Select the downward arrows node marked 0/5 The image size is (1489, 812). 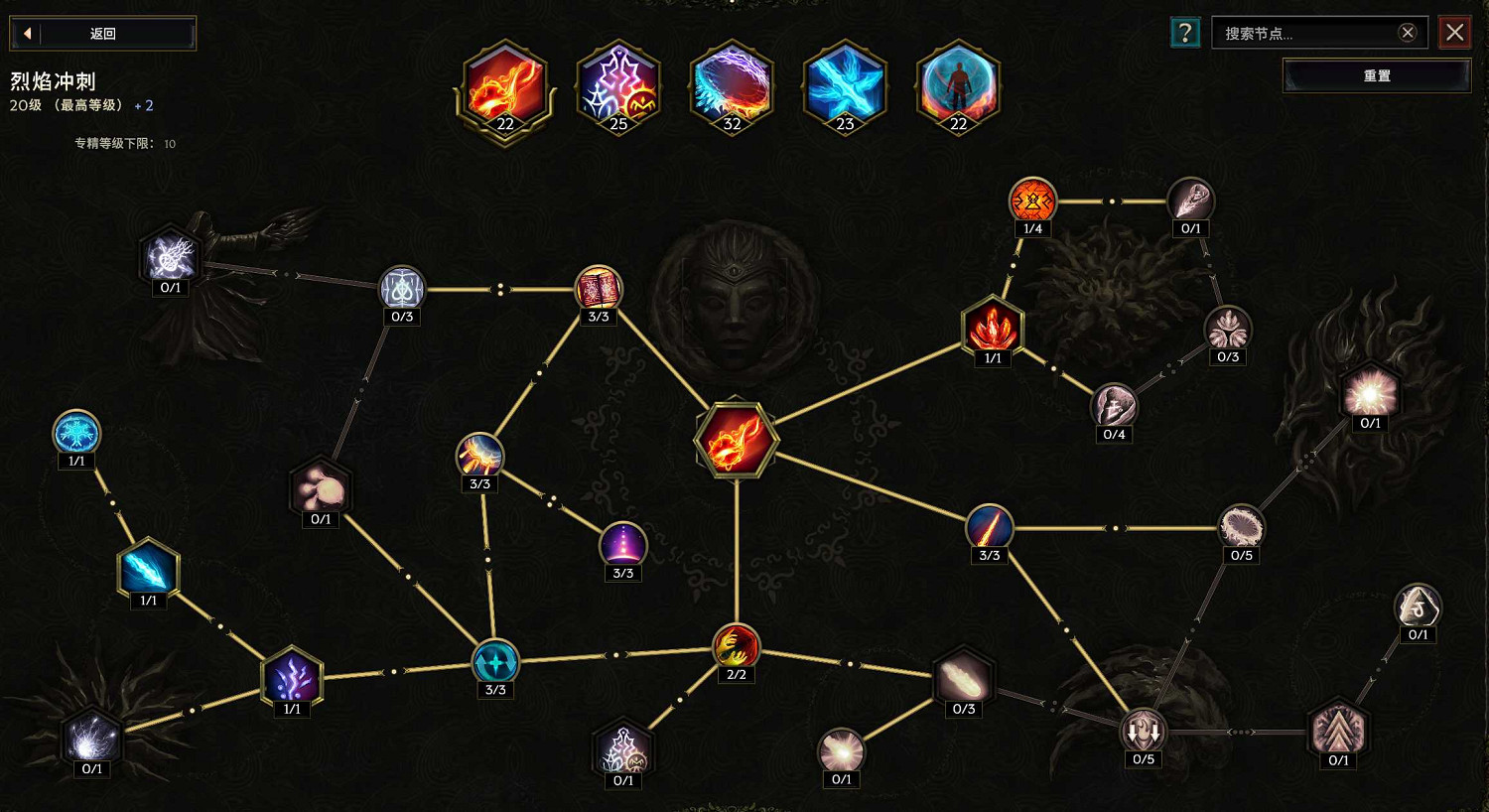1143,732
